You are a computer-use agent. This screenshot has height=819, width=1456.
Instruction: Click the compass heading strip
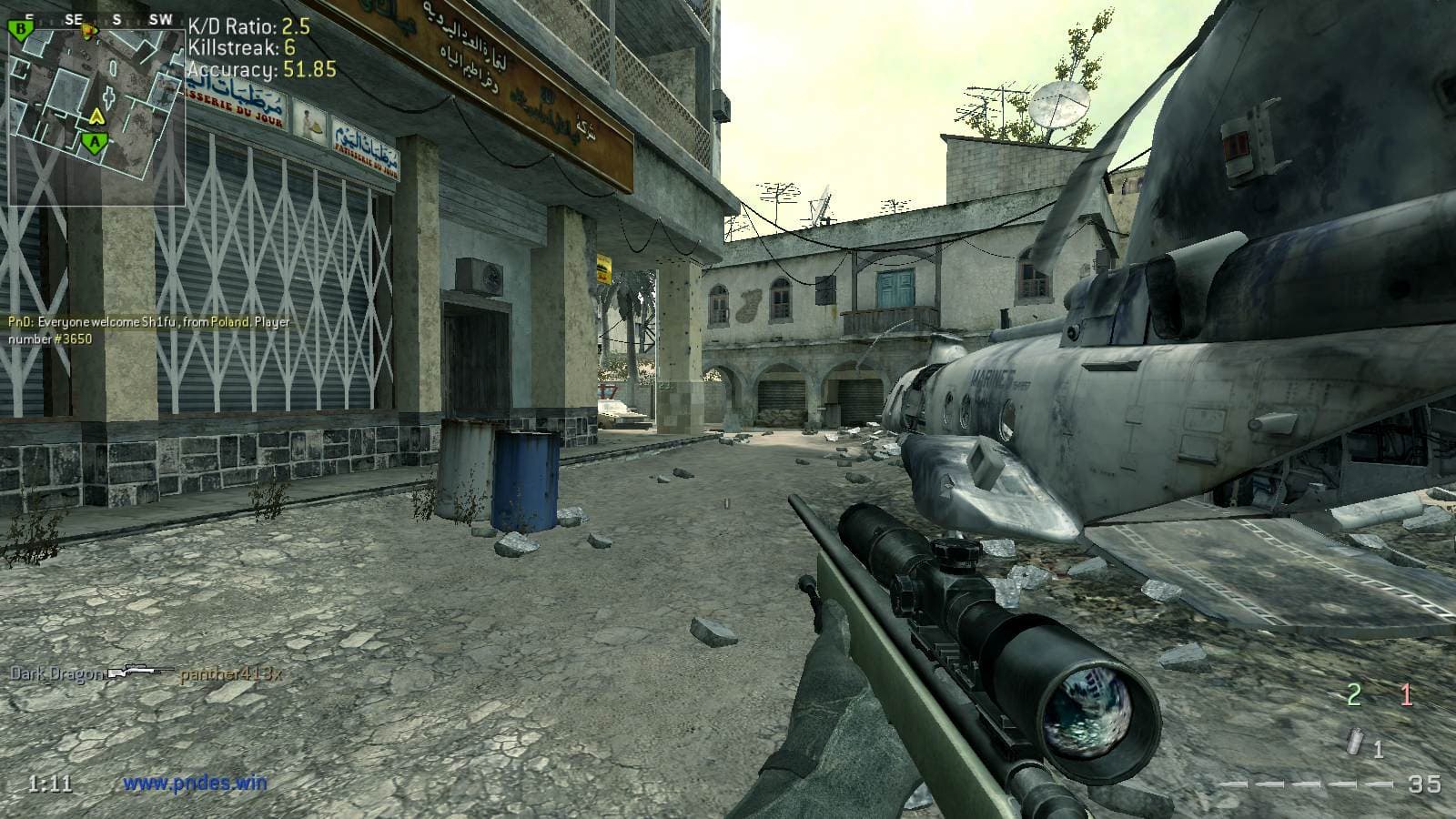96,18
